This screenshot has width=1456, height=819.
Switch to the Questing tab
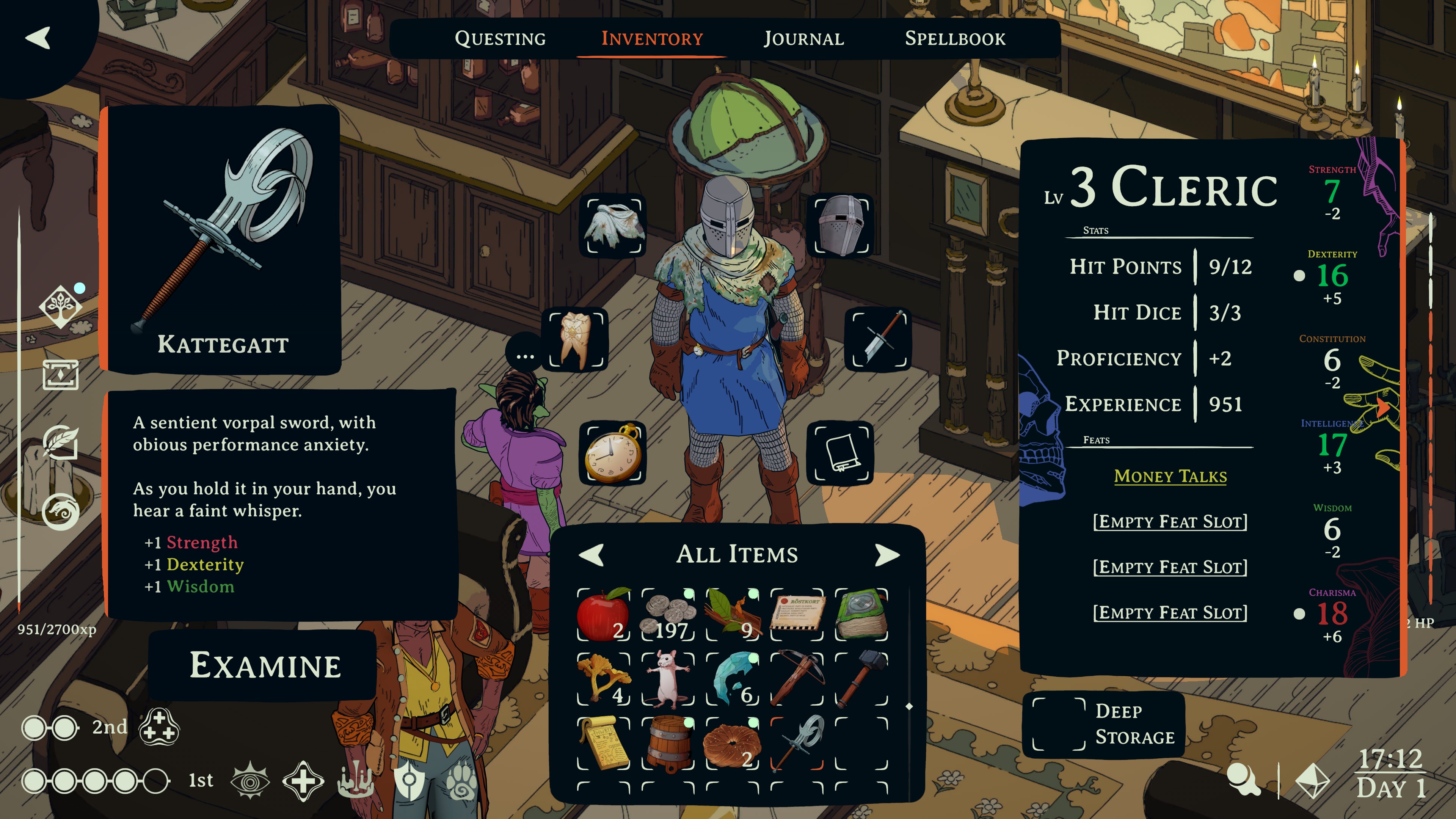pyautogui.click(x=500, y=38)
